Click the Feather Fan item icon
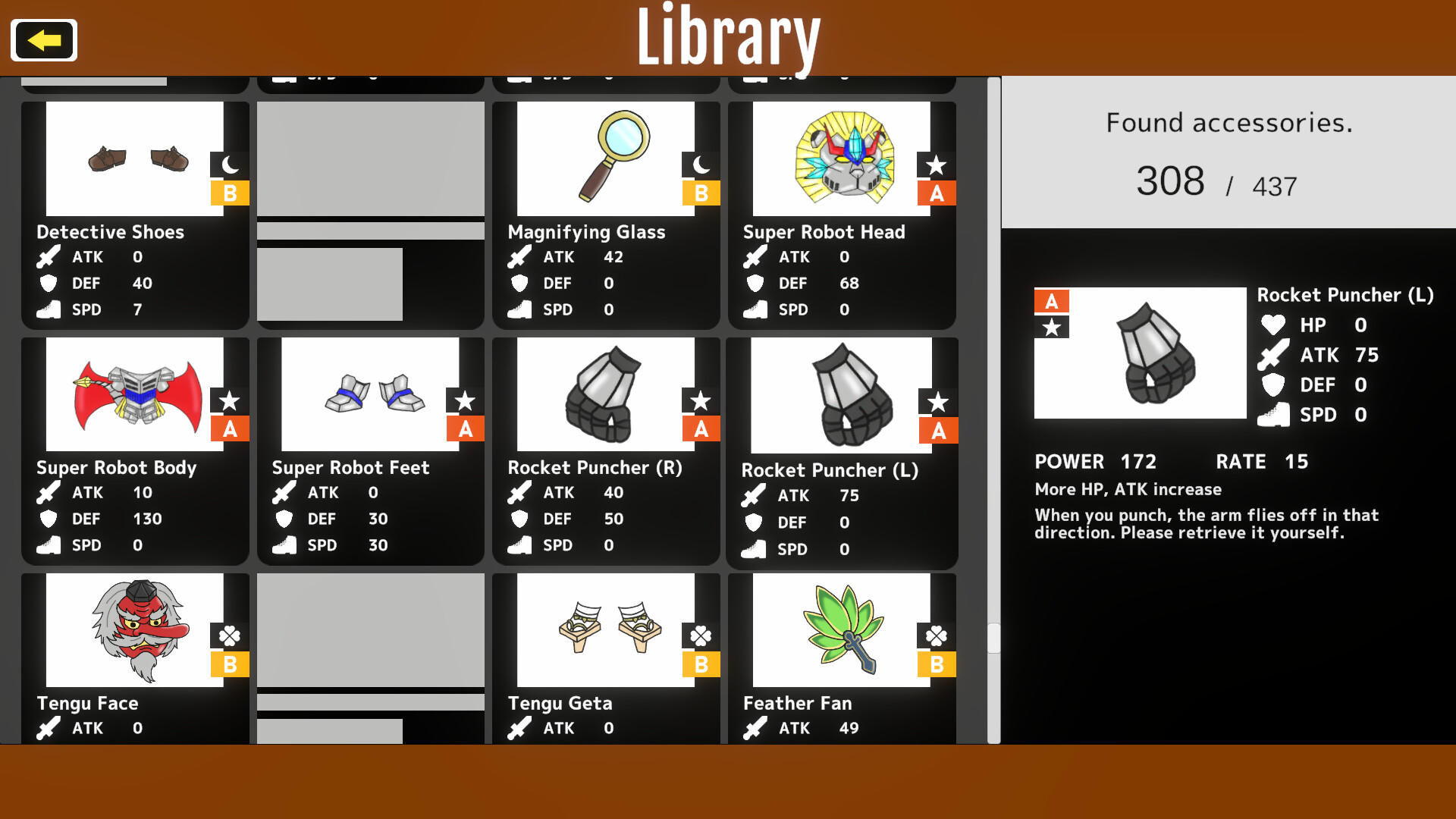The width and height of the screenshot is (1456, 819). point(842,629)
